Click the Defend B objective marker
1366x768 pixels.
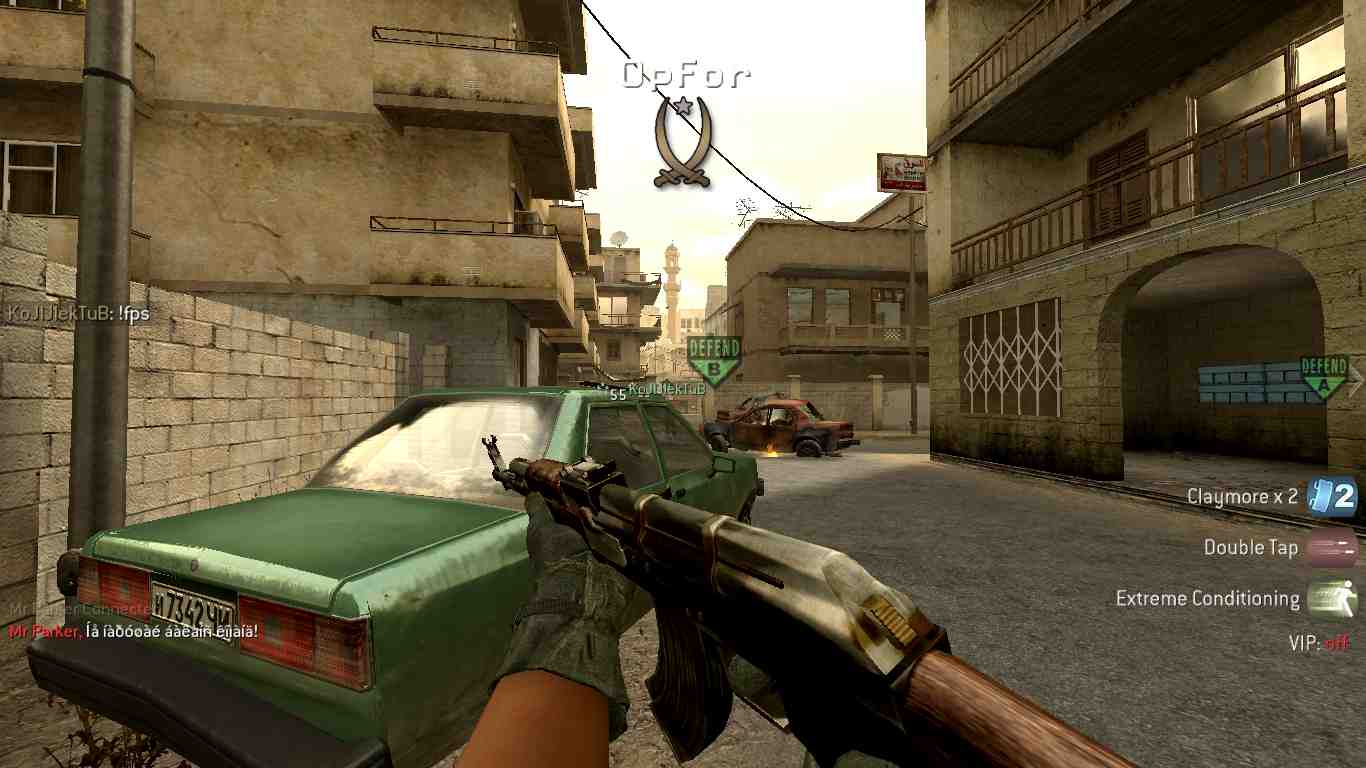tap(714, 361)
